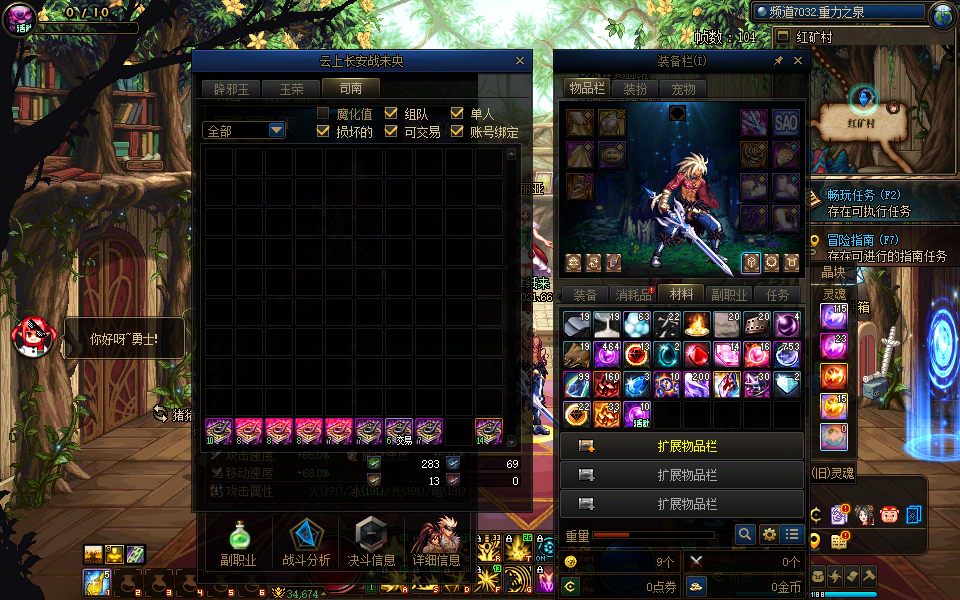Uncheck the 组队 filter
Viewport: 960px width, 600px height.
click(391, 113)
